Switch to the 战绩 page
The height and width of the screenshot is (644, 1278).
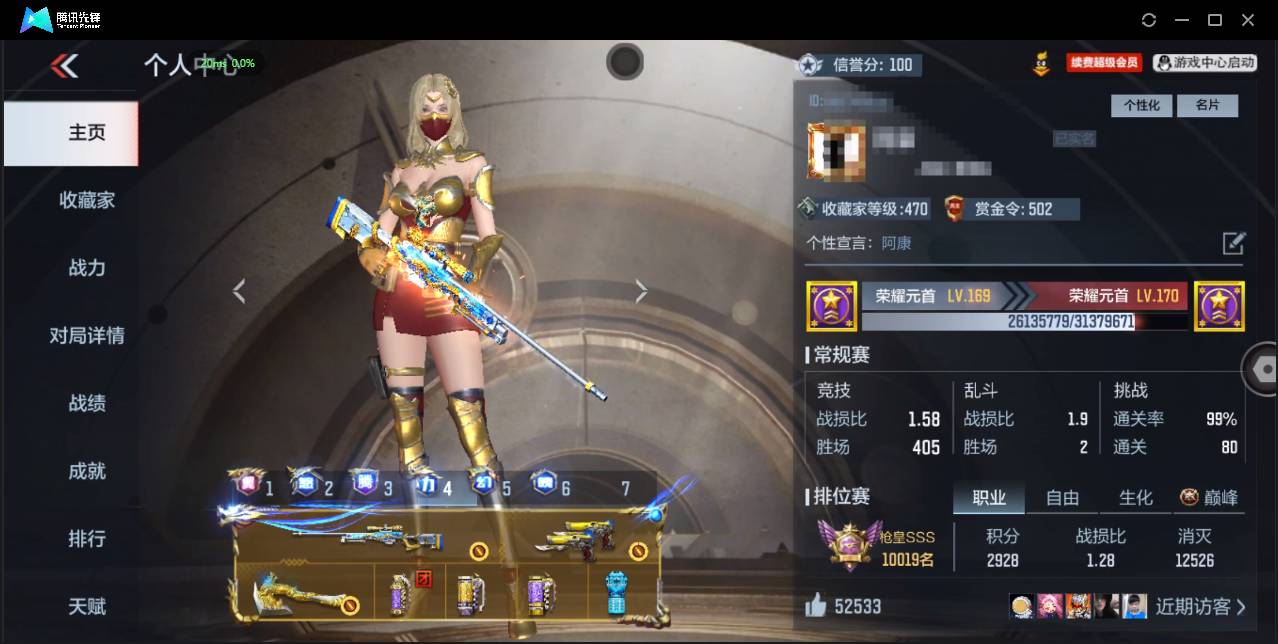click(x=87, y=404)
